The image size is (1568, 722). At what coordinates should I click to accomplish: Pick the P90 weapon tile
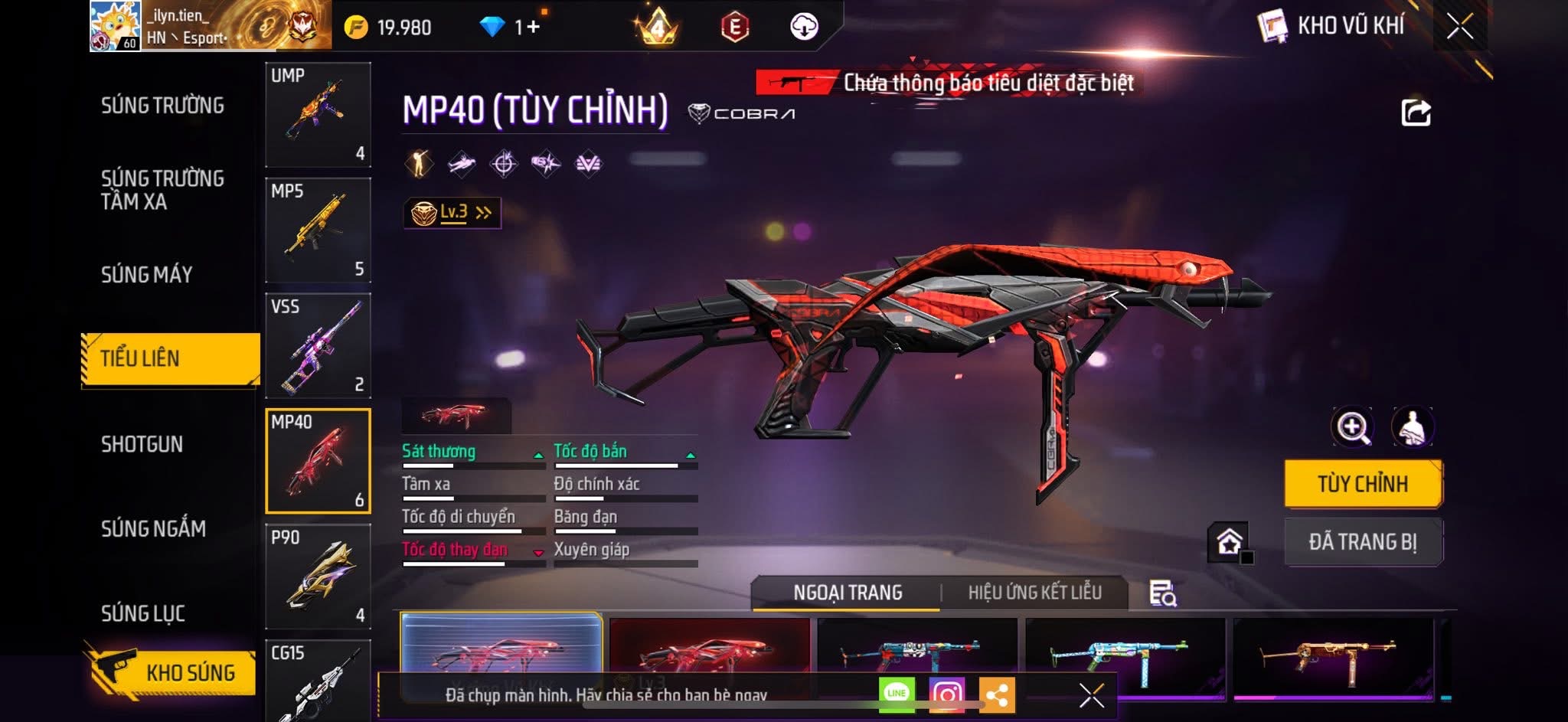[318, 577]
